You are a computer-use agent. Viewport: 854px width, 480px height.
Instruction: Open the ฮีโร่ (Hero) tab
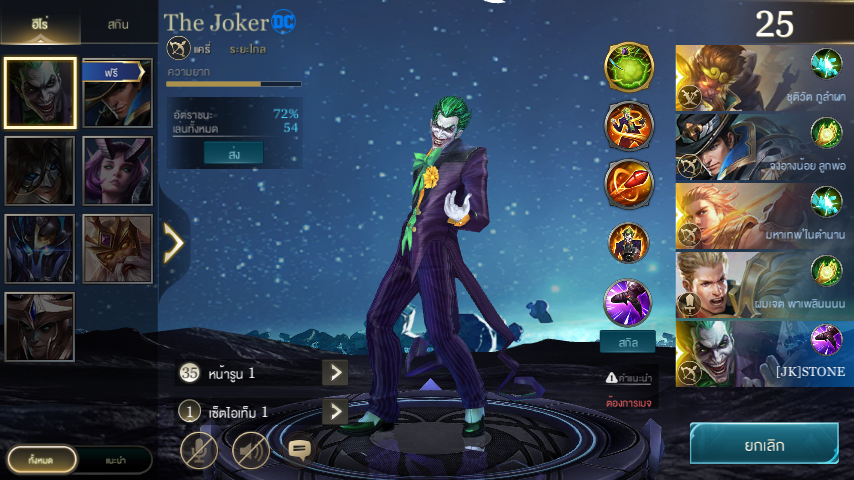coord(39,23)
